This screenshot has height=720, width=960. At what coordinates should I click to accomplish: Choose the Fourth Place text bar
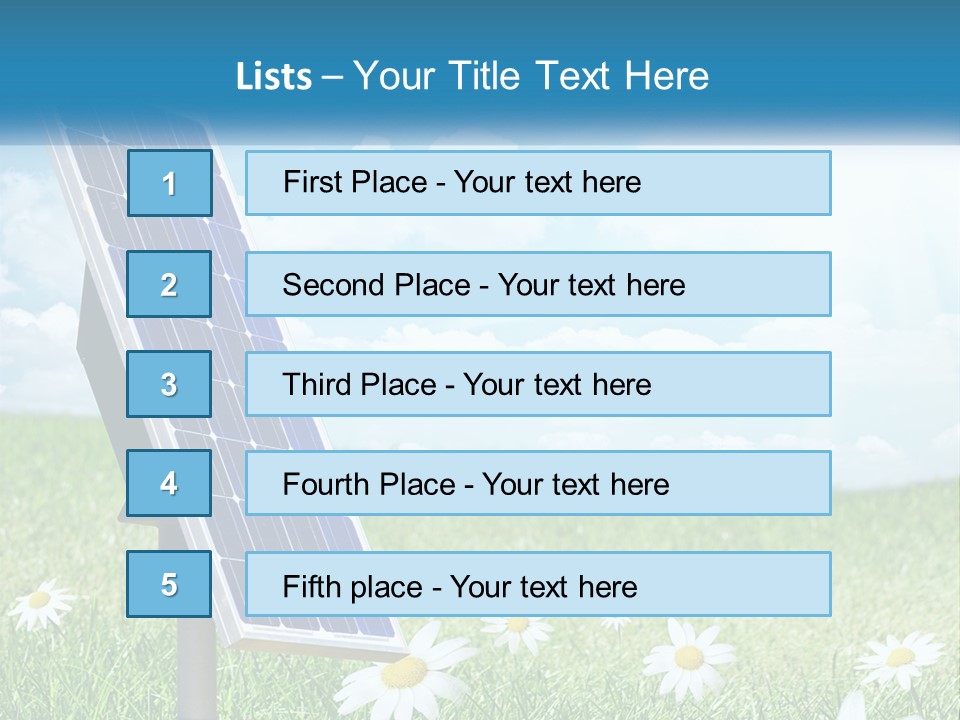pos(538,484)
